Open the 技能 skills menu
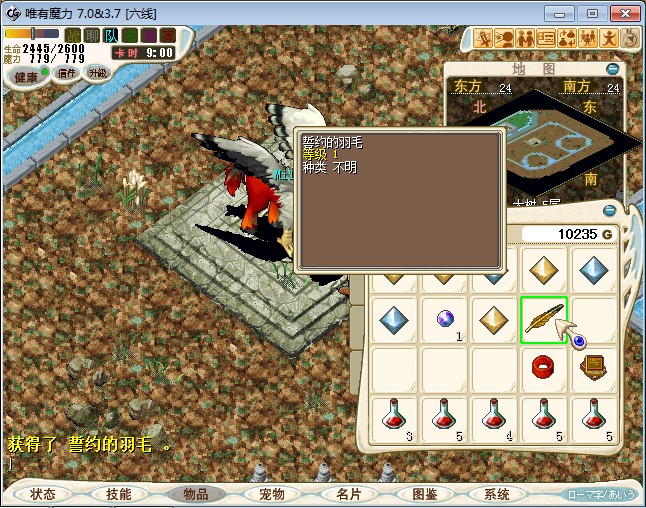The height and width of the screenshot is (508, 646). [x=118, y=494]
